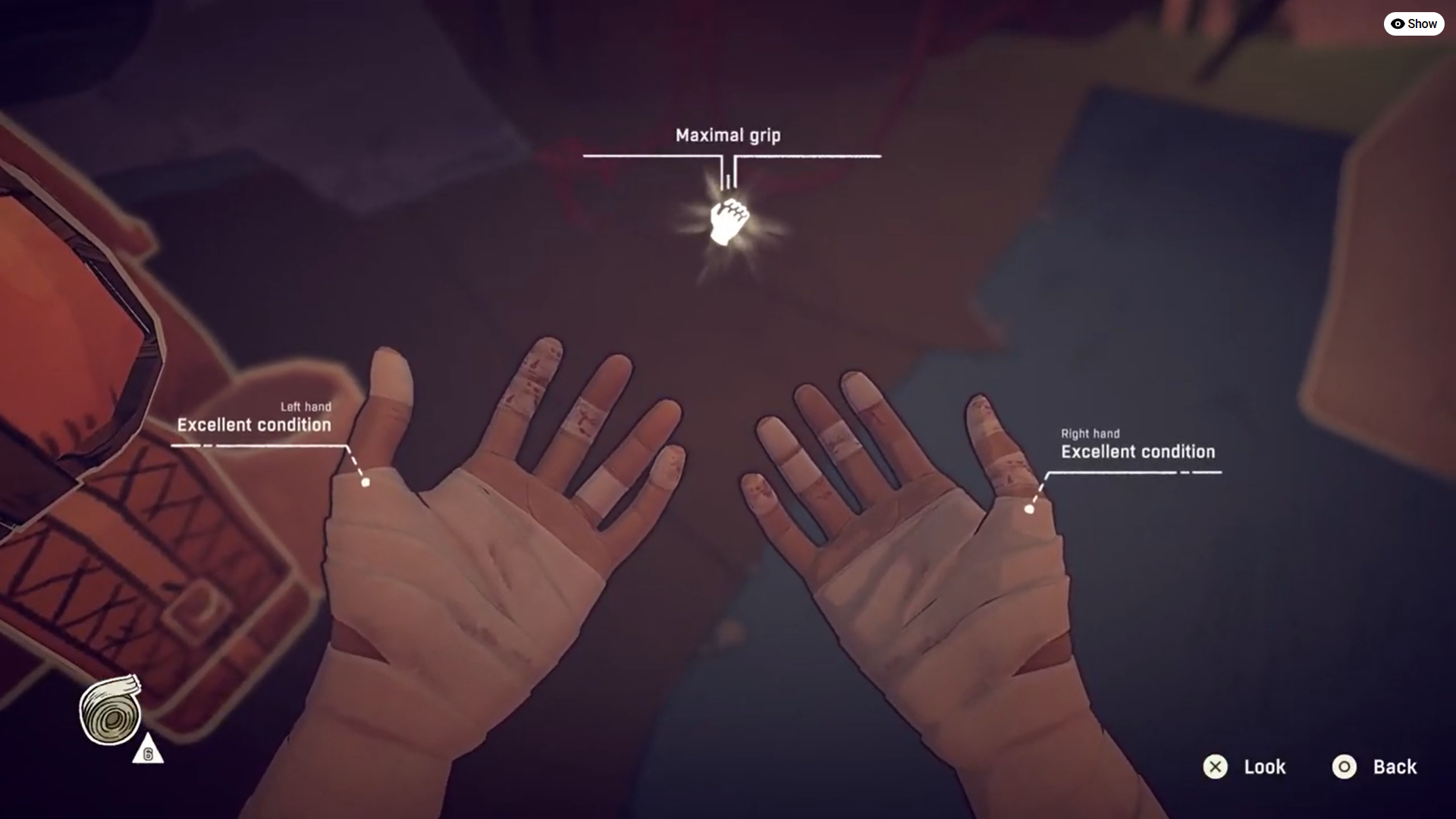Click the eye icon on the Show button
This screenshot has height=819, width=1456.
[x=1398, y=24]
